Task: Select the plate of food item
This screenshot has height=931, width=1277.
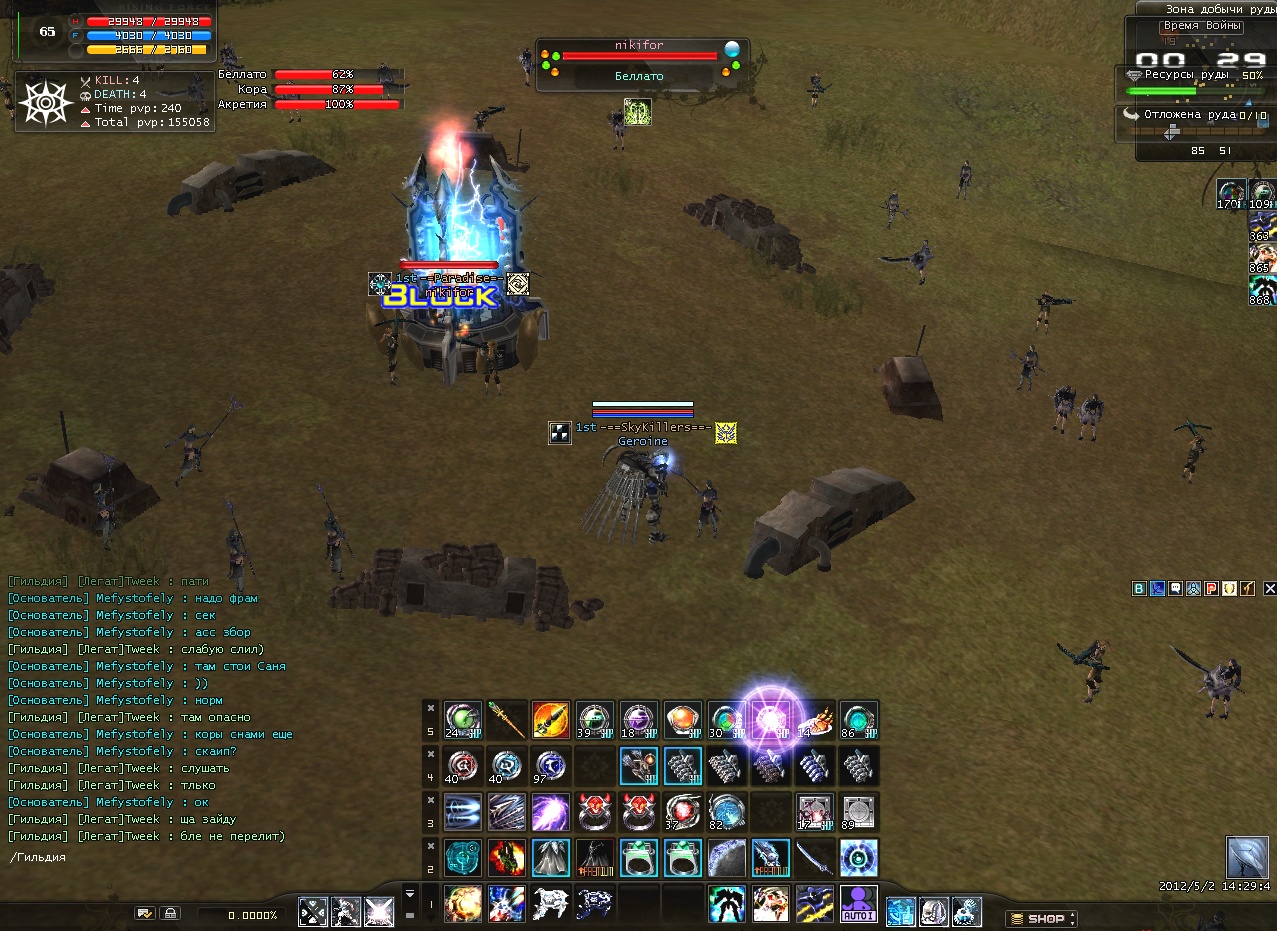Action: coord(814,720)
